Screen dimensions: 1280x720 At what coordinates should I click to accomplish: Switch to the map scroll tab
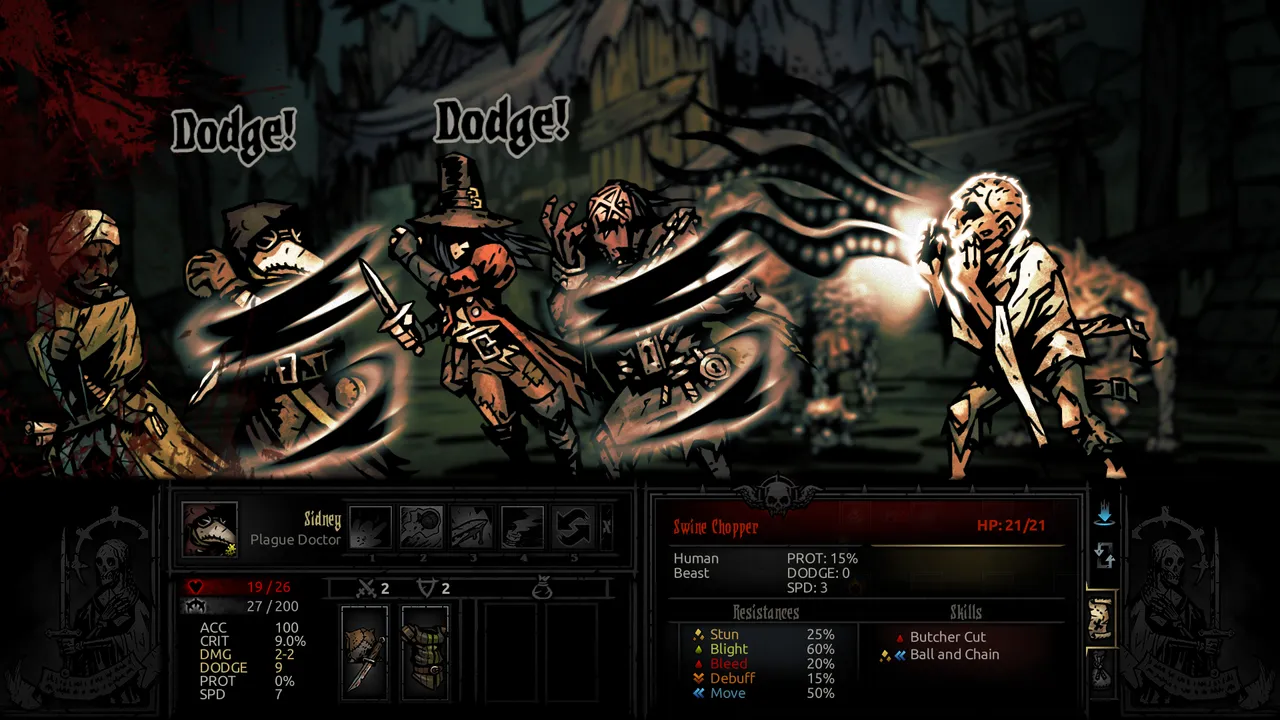pos(1101,619)
